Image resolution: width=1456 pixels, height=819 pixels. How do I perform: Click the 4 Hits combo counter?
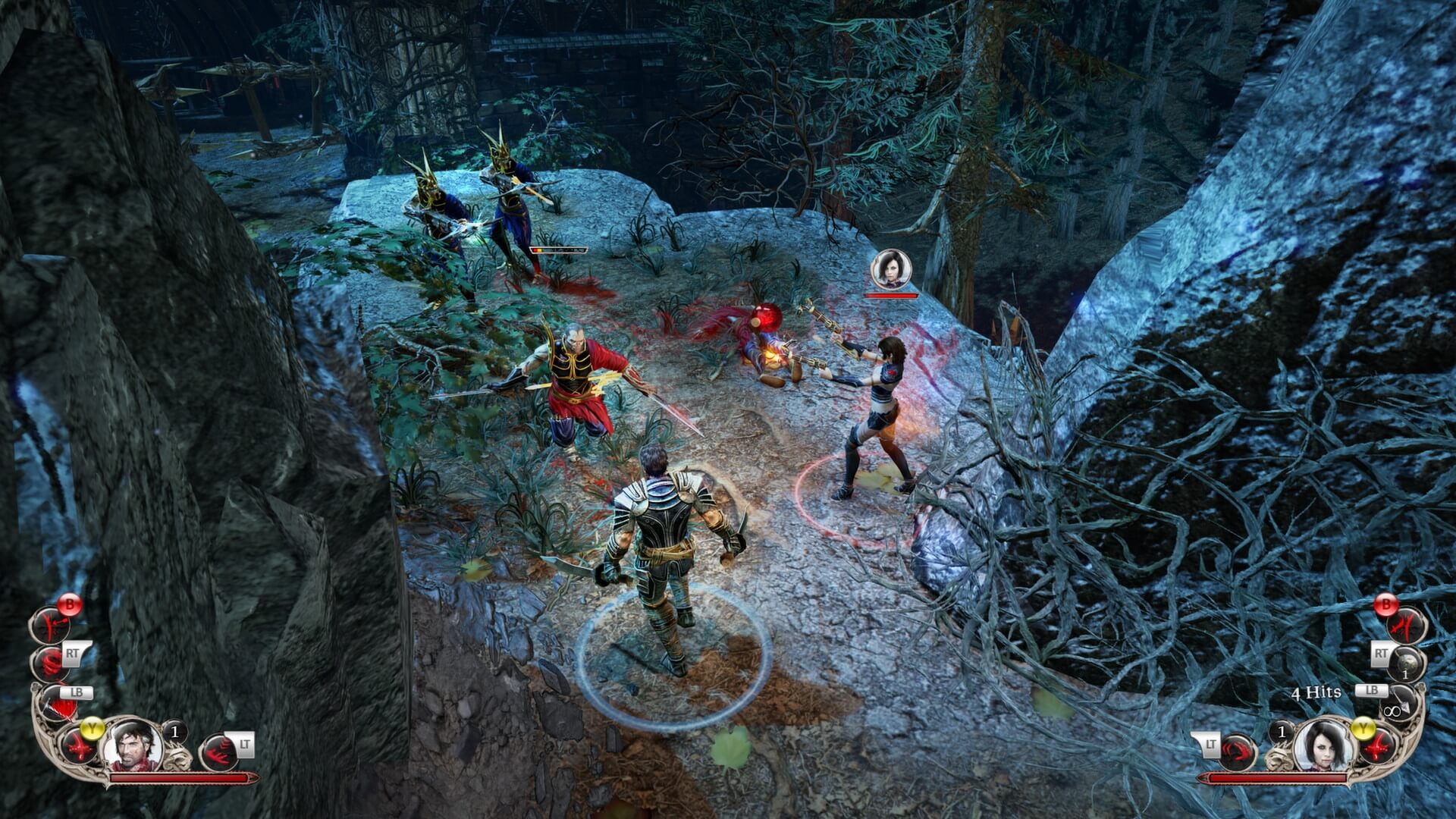point(1317,692)
